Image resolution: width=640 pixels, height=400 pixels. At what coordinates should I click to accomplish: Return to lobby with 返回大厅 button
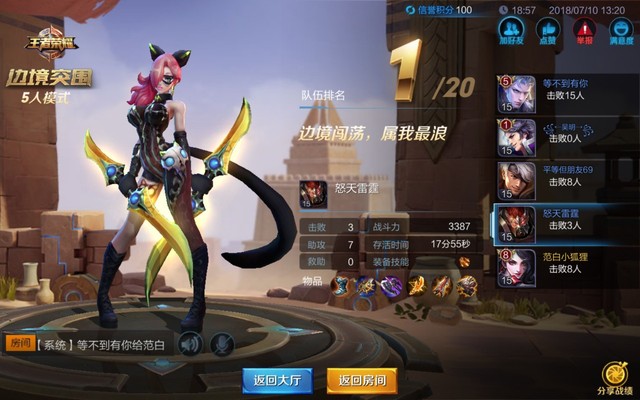coord(277,380)
